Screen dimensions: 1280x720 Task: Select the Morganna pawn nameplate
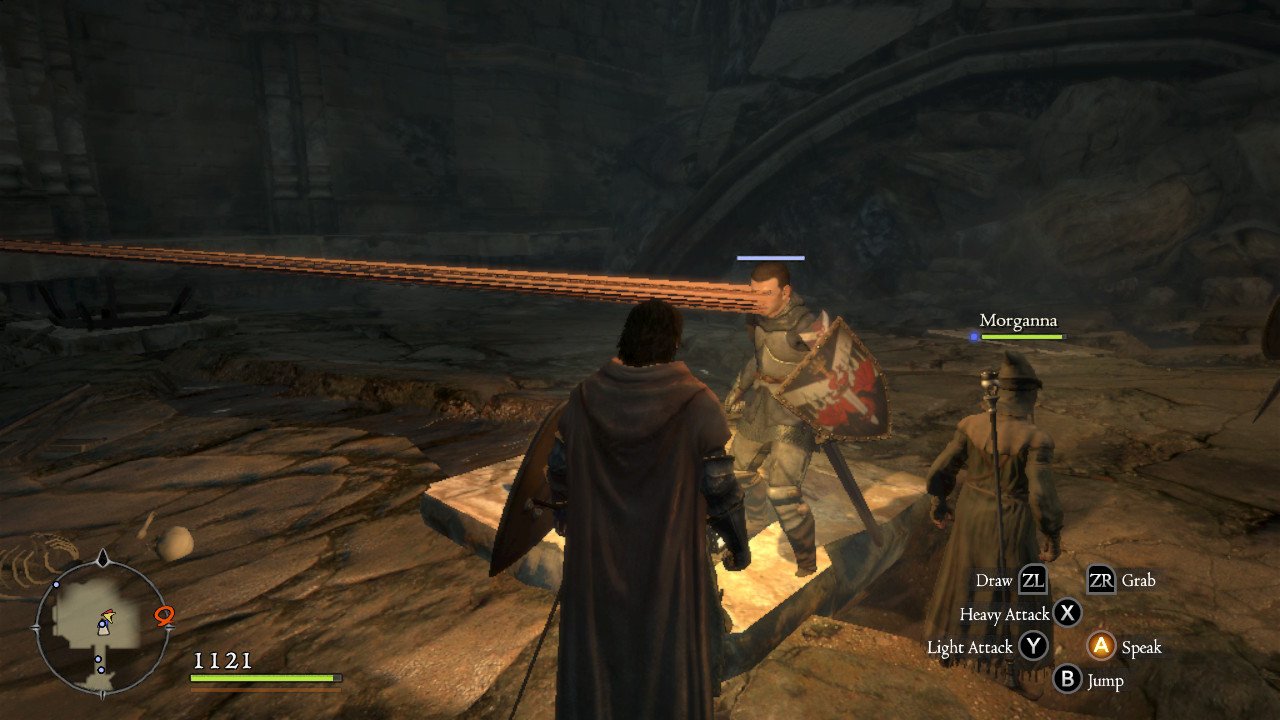[1018, 321]
